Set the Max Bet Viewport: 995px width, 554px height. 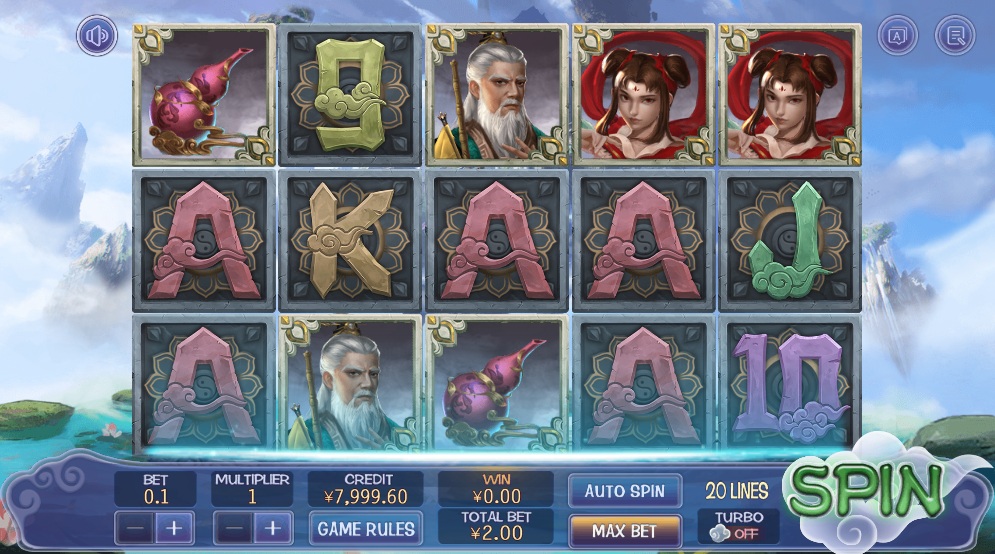point(625,529)
